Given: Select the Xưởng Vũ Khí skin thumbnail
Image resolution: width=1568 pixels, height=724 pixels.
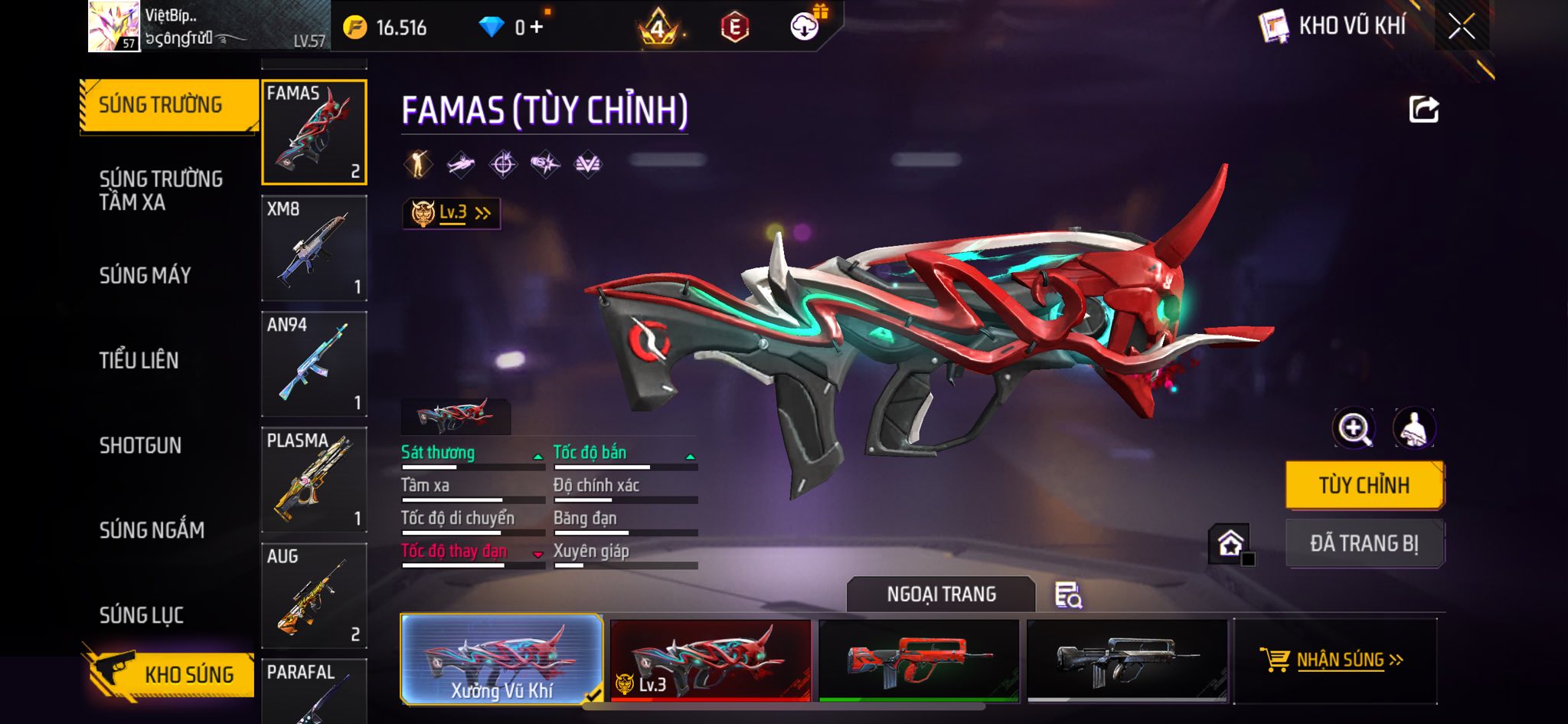Looking at the screenshot, I should click(501, 659).
